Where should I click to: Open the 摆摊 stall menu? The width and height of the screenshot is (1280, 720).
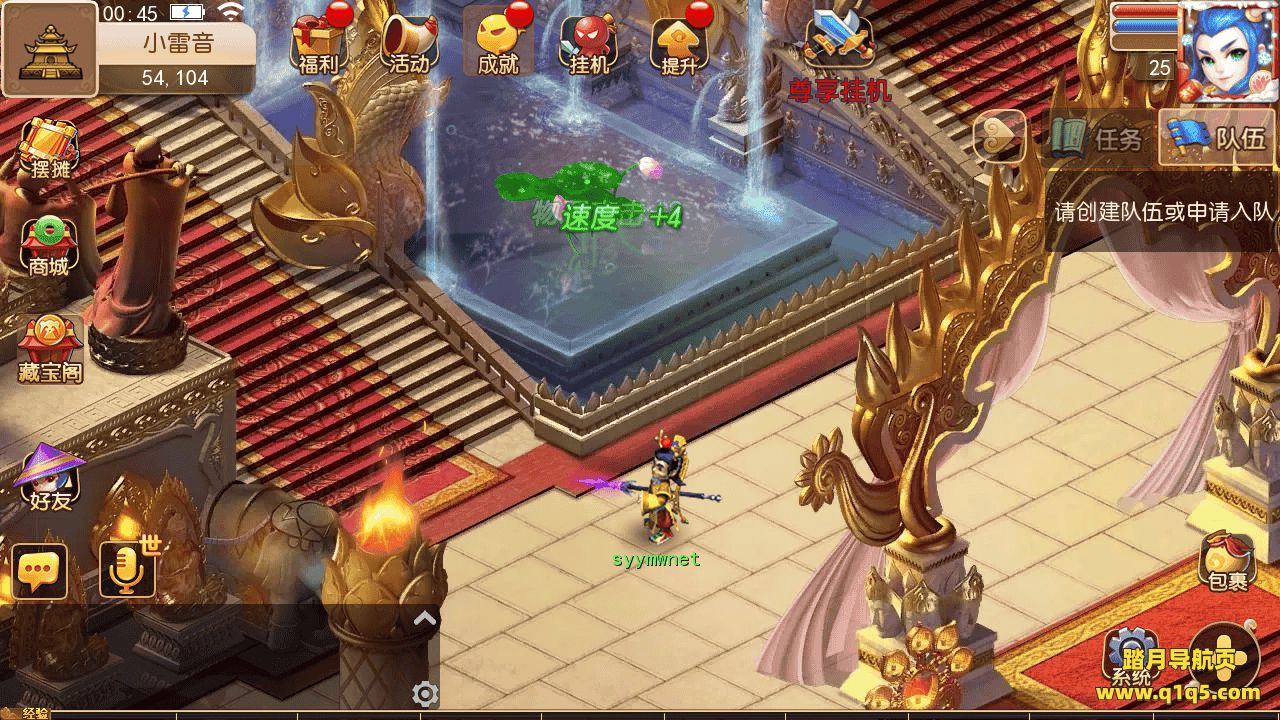pos(50,150)
